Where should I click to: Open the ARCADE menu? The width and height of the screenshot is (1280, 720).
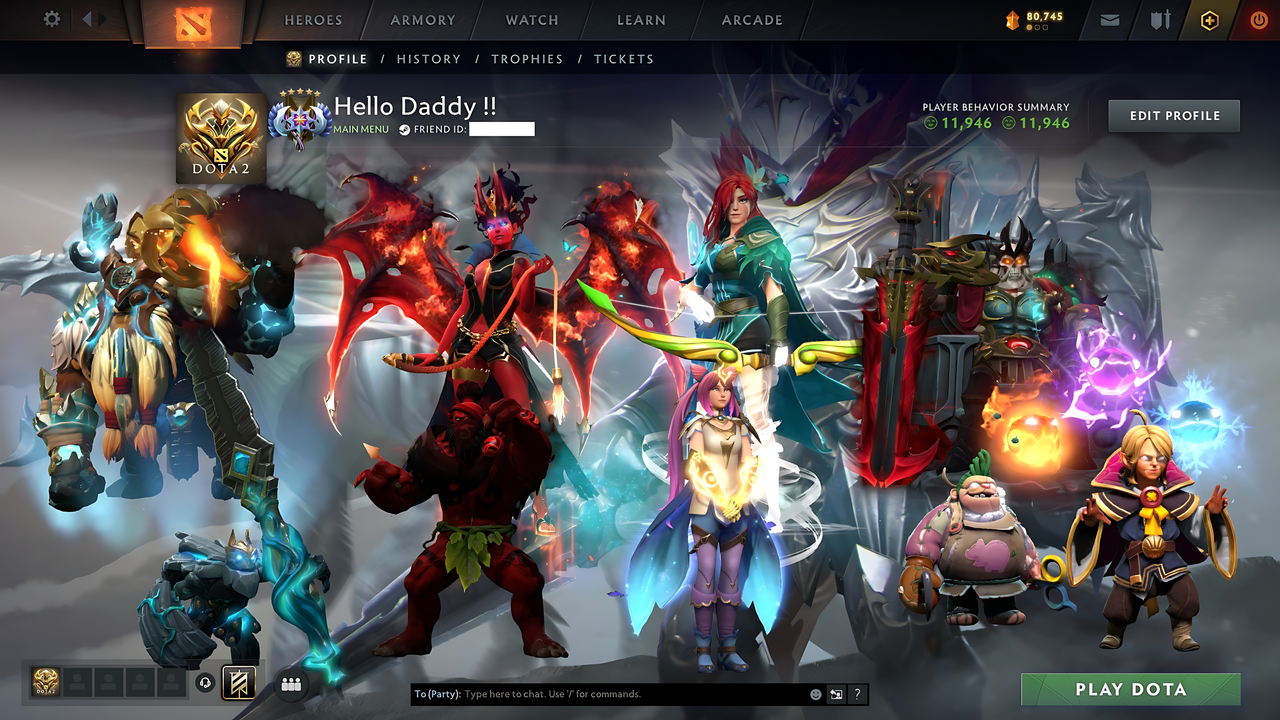tap(751, 20)
